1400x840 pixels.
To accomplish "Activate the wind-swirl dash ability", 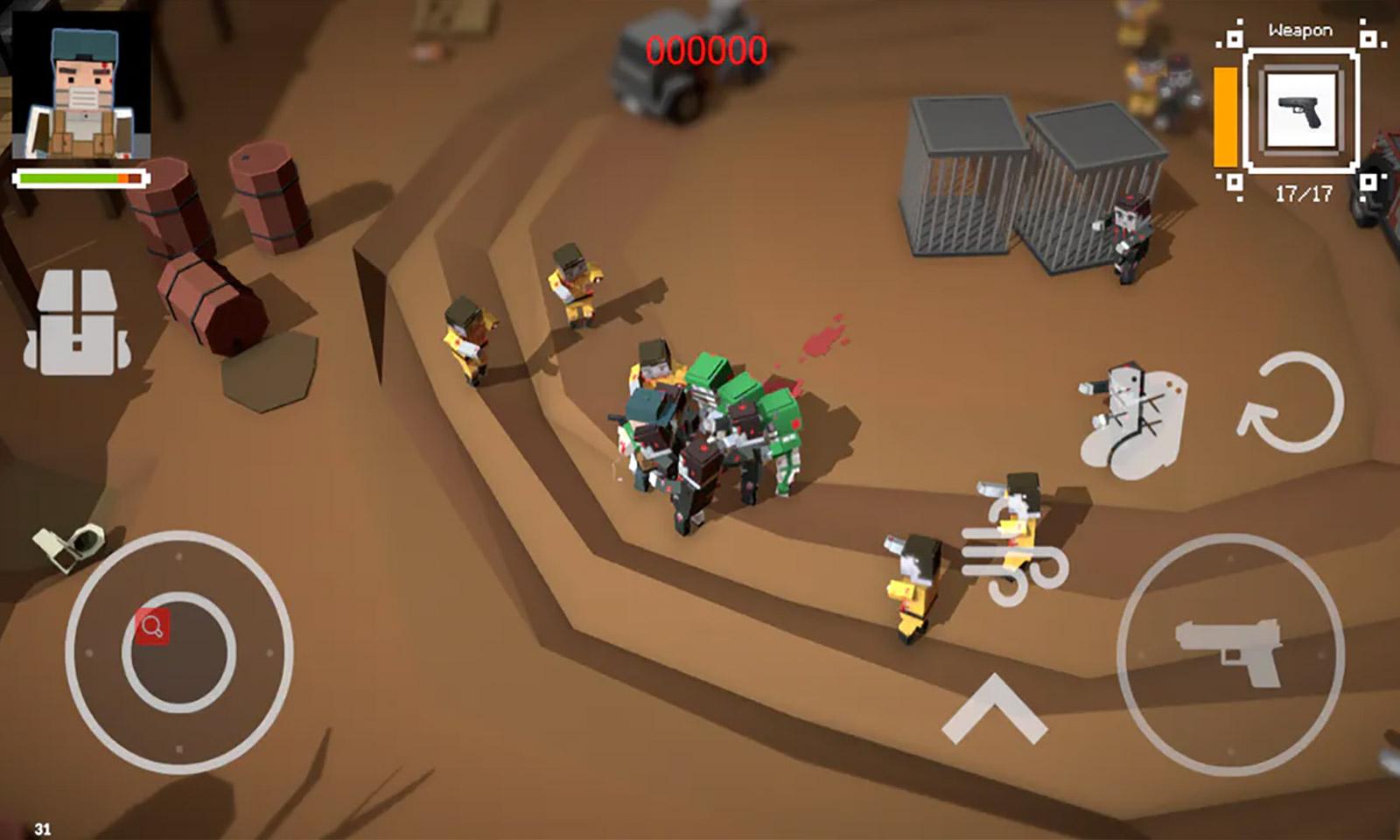I will [x=1015, y=558].
